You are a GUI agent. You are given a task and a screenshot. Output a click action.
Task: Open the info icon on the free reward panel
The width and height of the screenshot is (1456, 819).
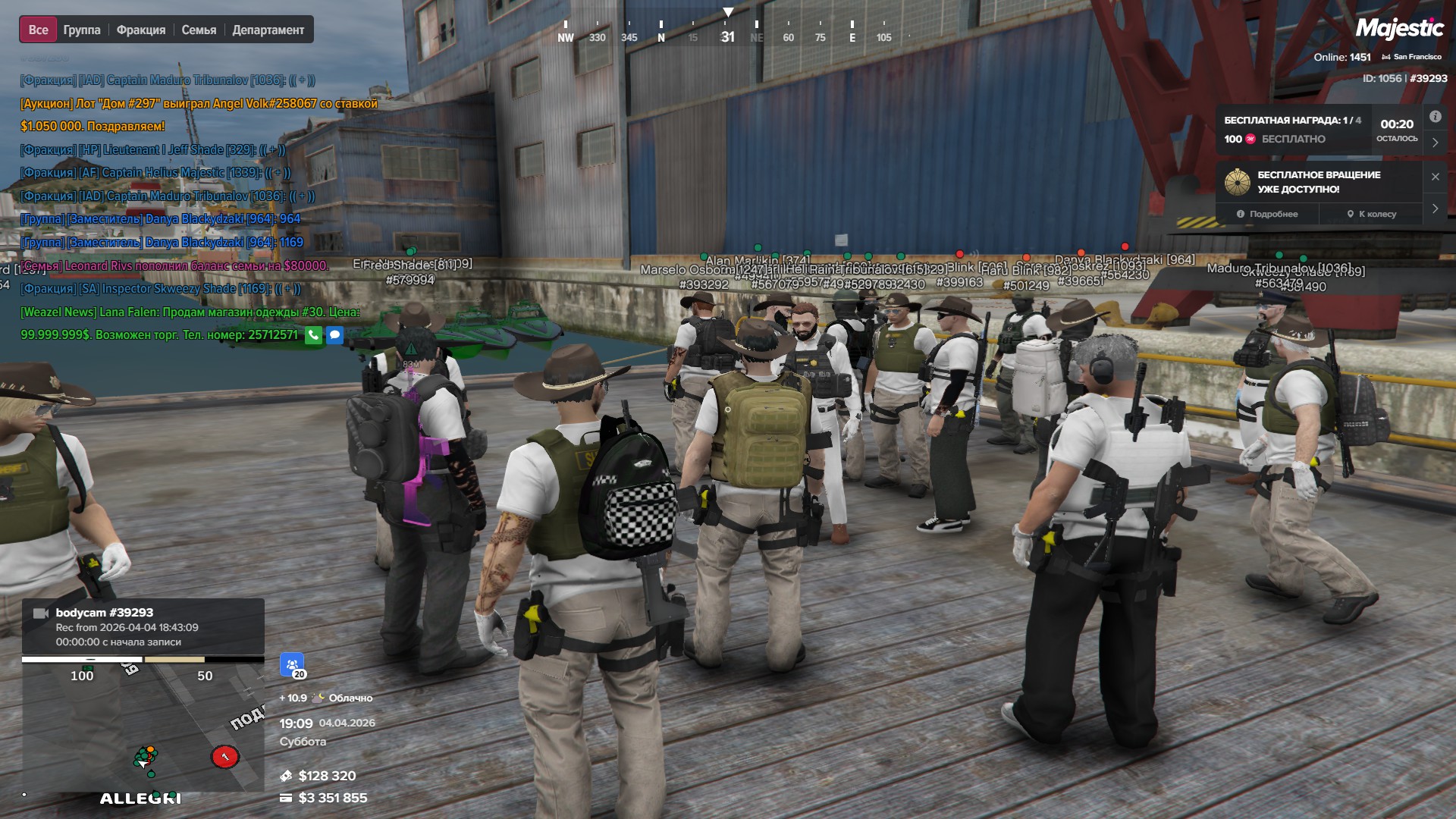[1435, 117]
